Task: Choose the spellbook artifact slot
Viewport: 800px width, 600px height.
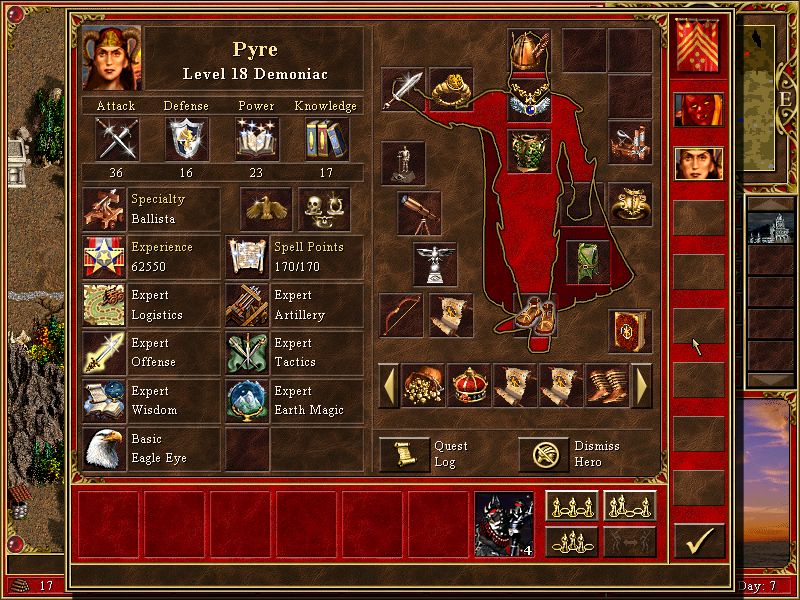Action: click(630, 331)
